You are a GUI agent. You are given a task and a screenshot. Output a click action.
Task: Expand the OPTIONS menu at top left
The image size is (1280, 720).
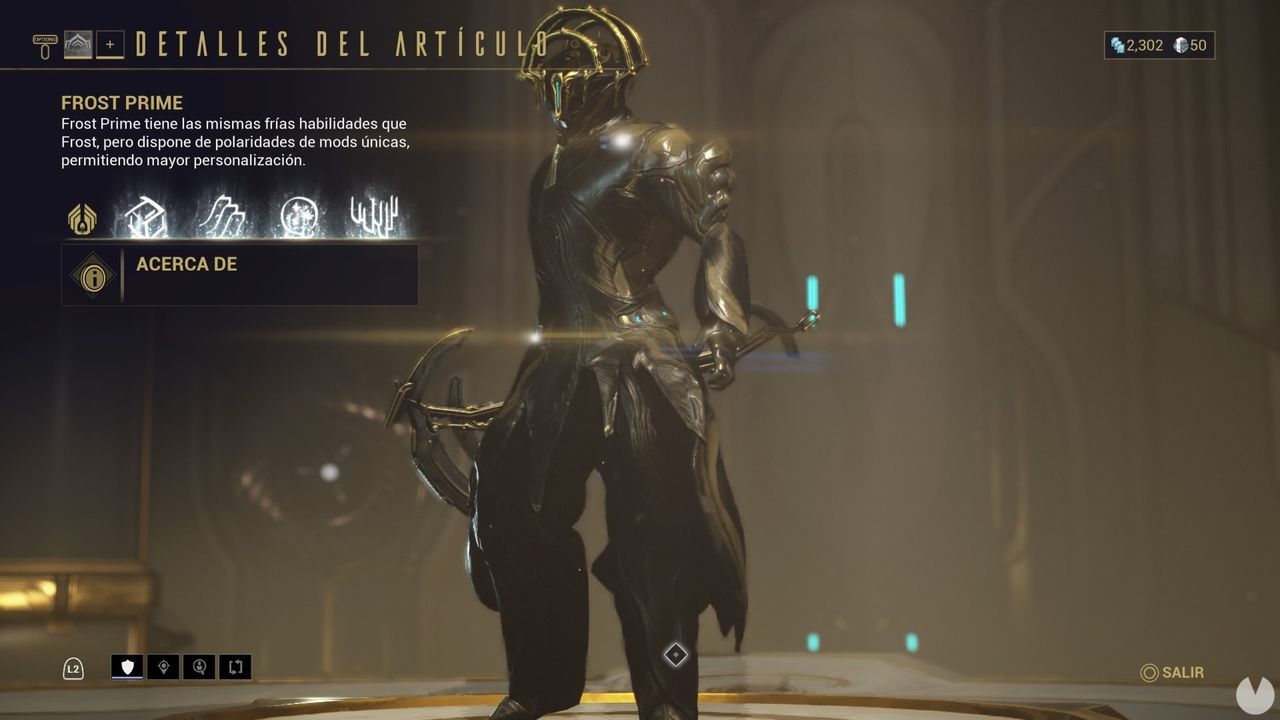pos(43,40)
